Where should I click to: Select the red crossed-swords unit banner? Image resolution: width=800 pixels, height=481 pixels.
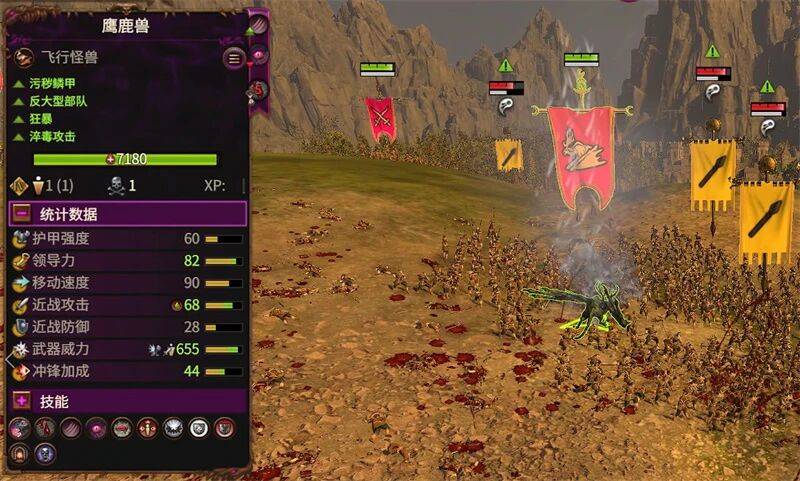tap(380, 118)
